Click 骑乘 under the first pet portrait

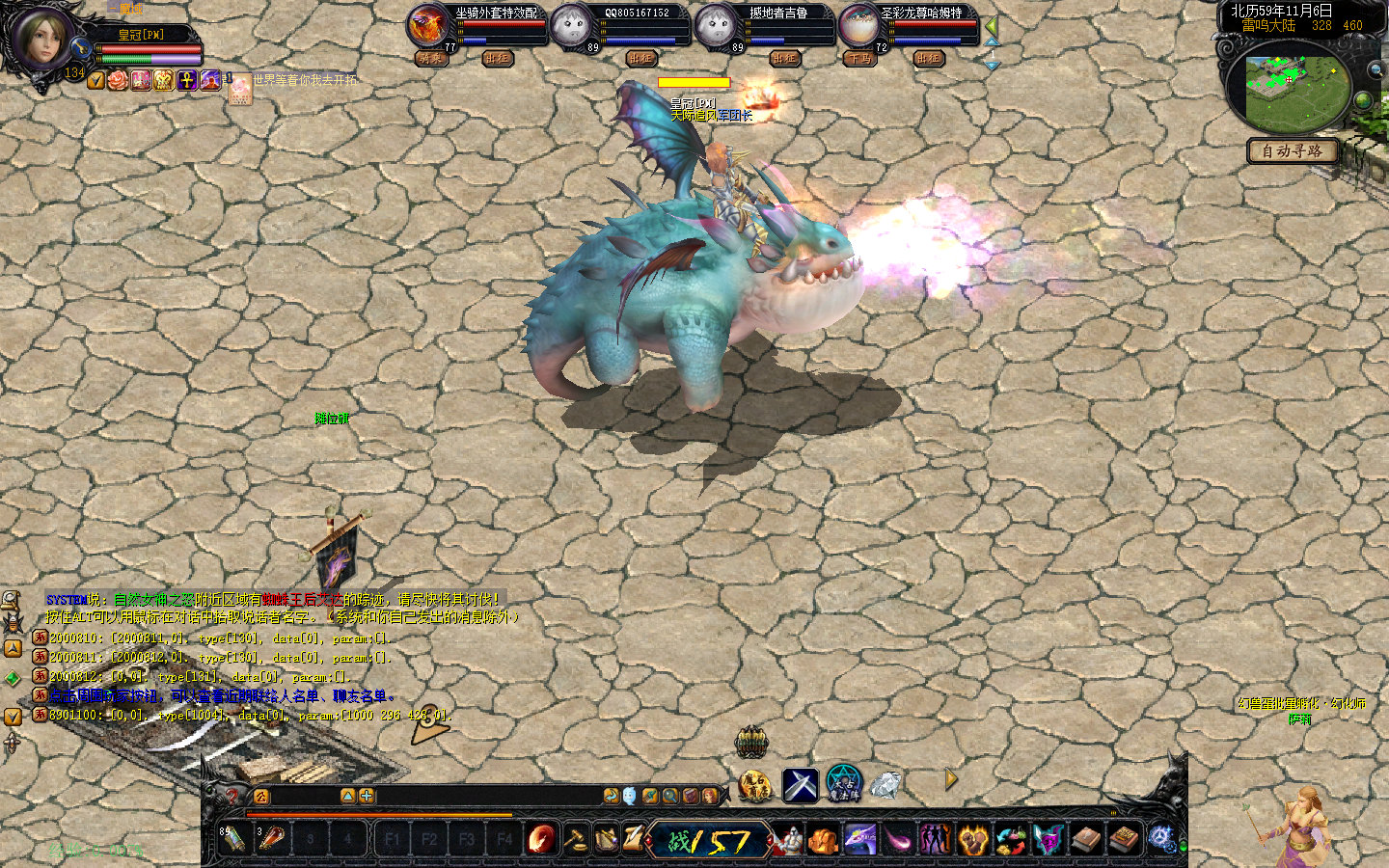click(430, 59)
